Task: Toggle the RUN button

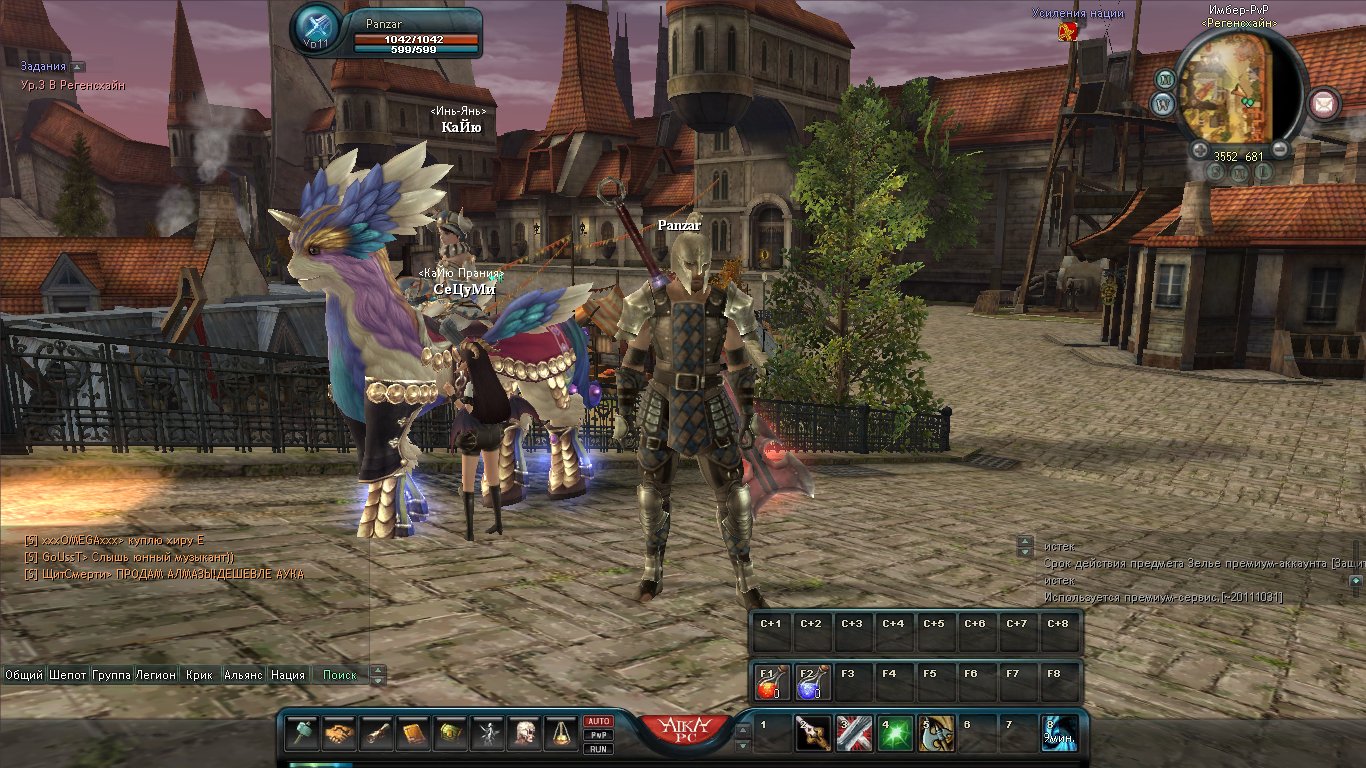Action: tap(598, 749)
